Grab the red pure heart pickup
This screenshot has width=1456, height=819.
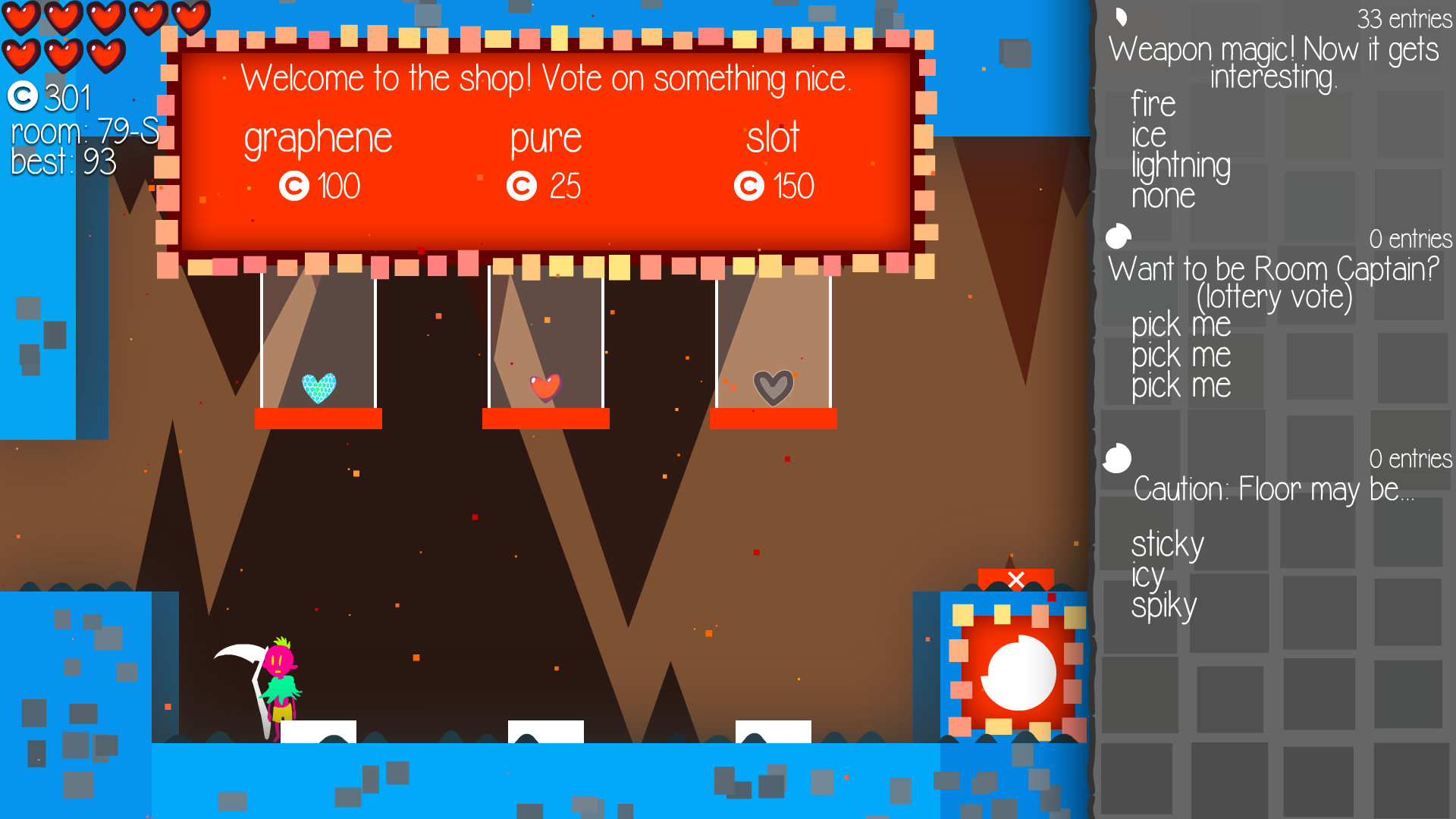pyautogui.click(x=546, y=388)
